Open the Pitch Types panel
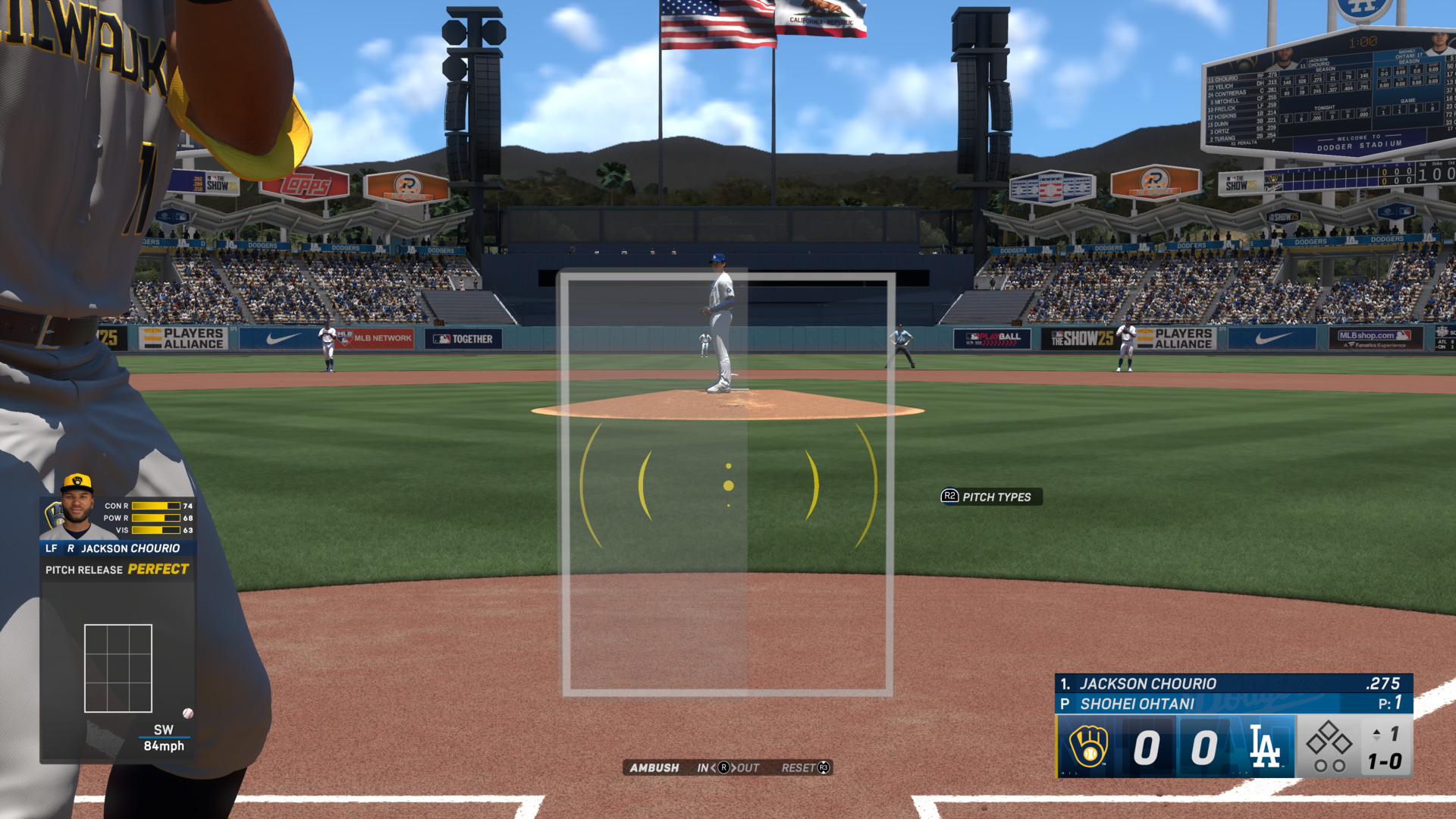The height and width of the screenshot is (819, 1456). [x=991, y=497]
